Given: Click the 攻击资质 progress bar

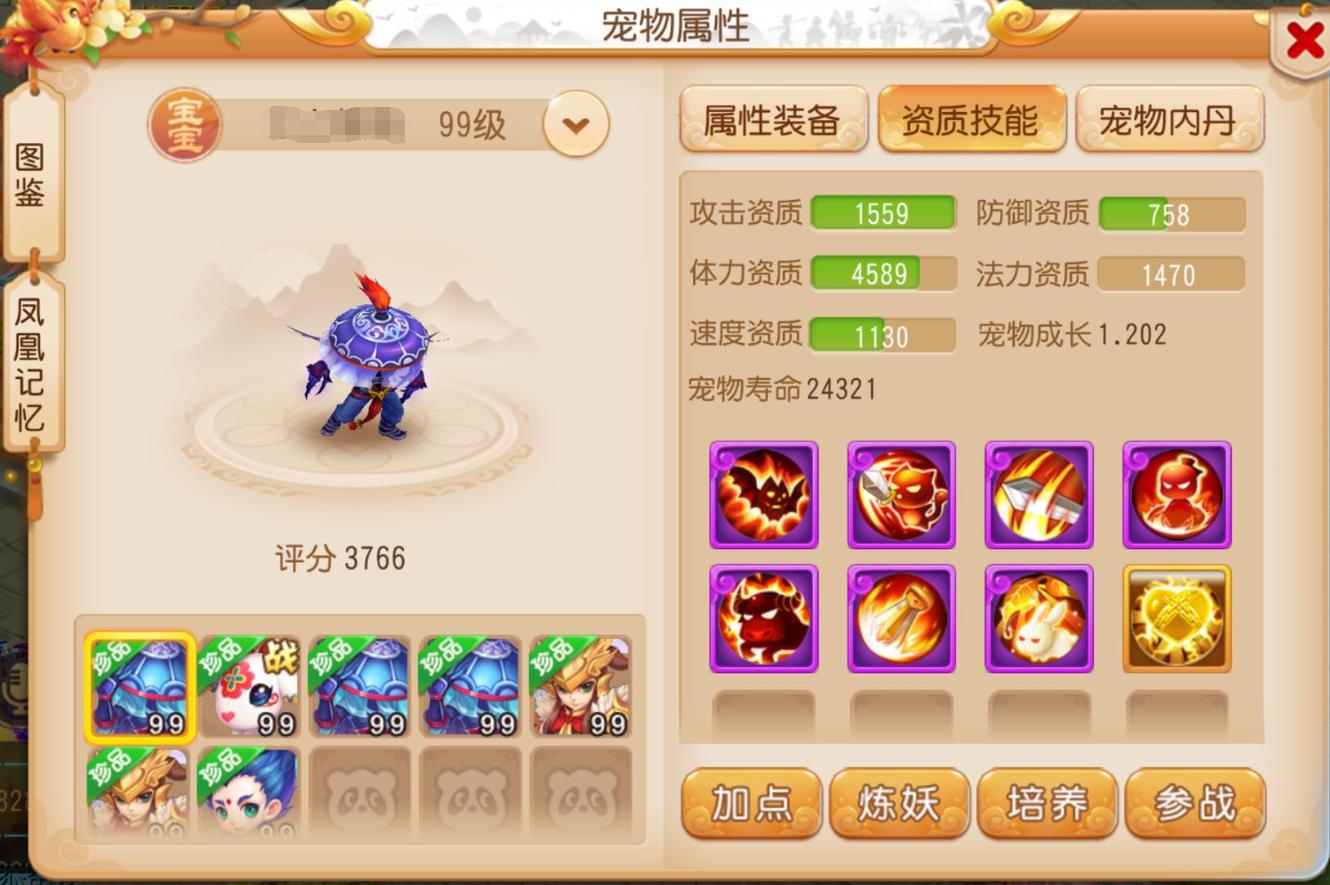Looking at the screenshot, I should coord(884,212).
